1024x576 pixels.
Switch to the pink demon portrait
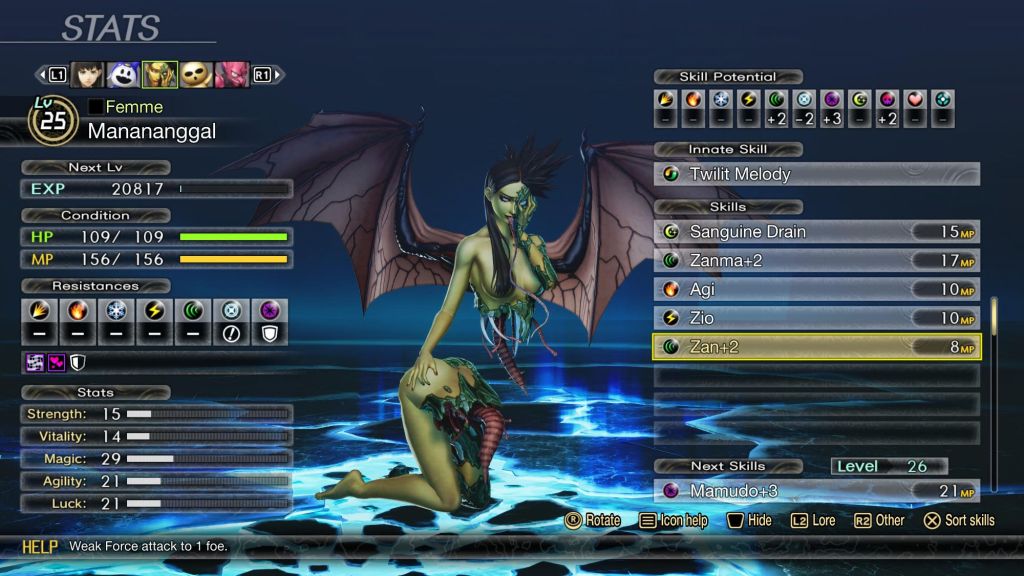tap(232, 75)
